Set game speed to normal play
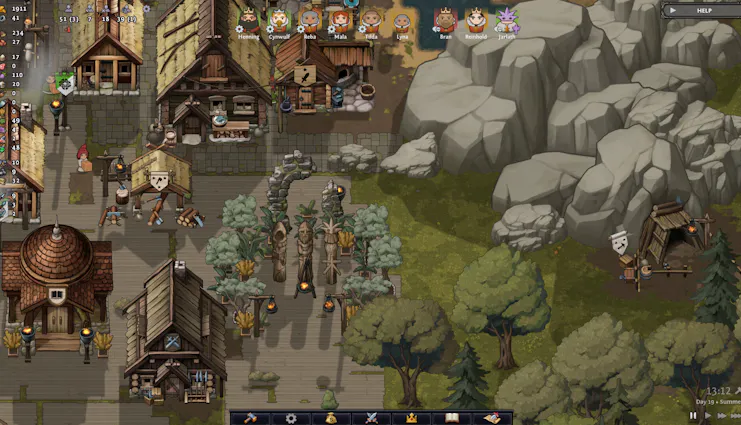 (709, 415)
